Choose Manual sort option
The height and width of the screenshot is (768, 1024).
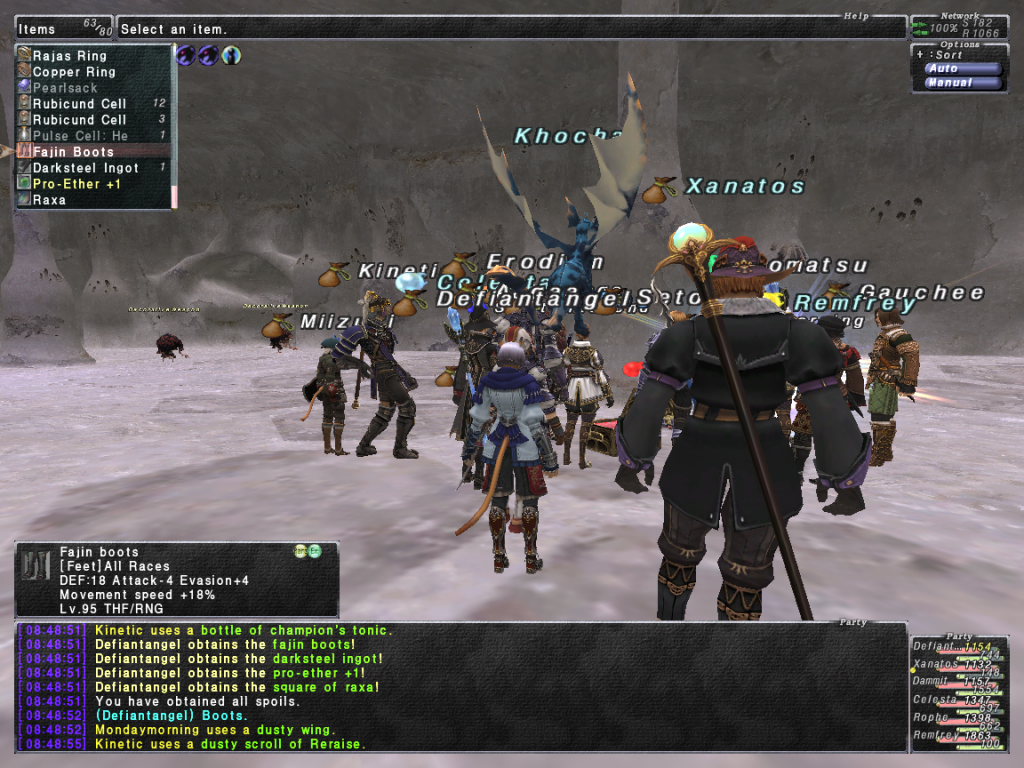tap(962, 83)
